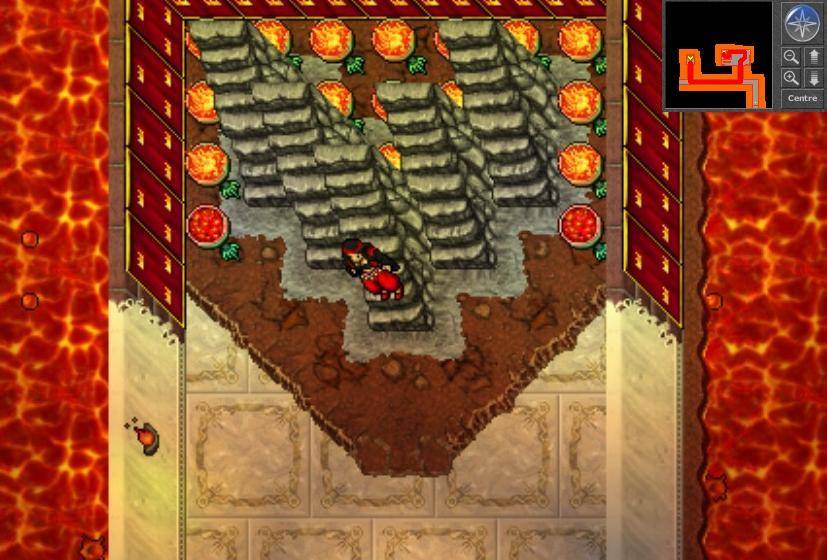Click the compass rose on the minimap panel

click(x=802, y=22)
